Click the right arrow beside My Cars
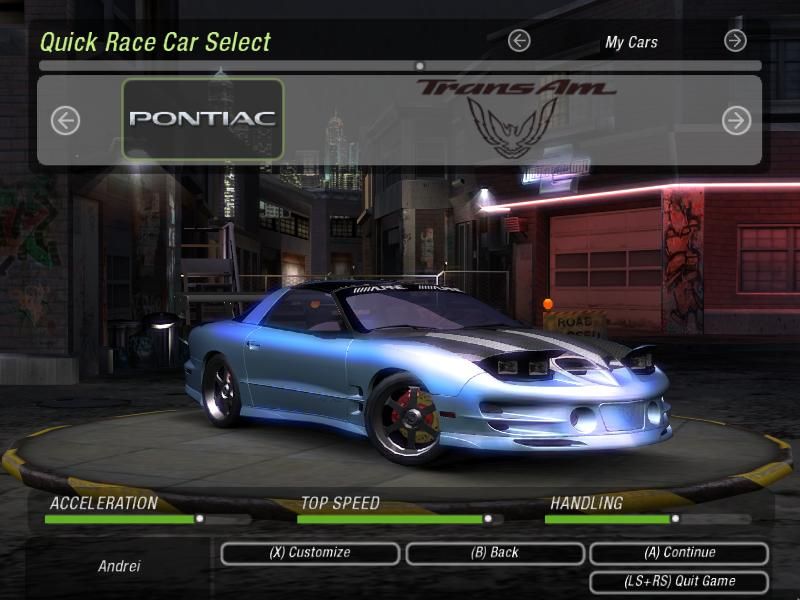This screenshot has width=800, height=600. click(x=735, y=41)
